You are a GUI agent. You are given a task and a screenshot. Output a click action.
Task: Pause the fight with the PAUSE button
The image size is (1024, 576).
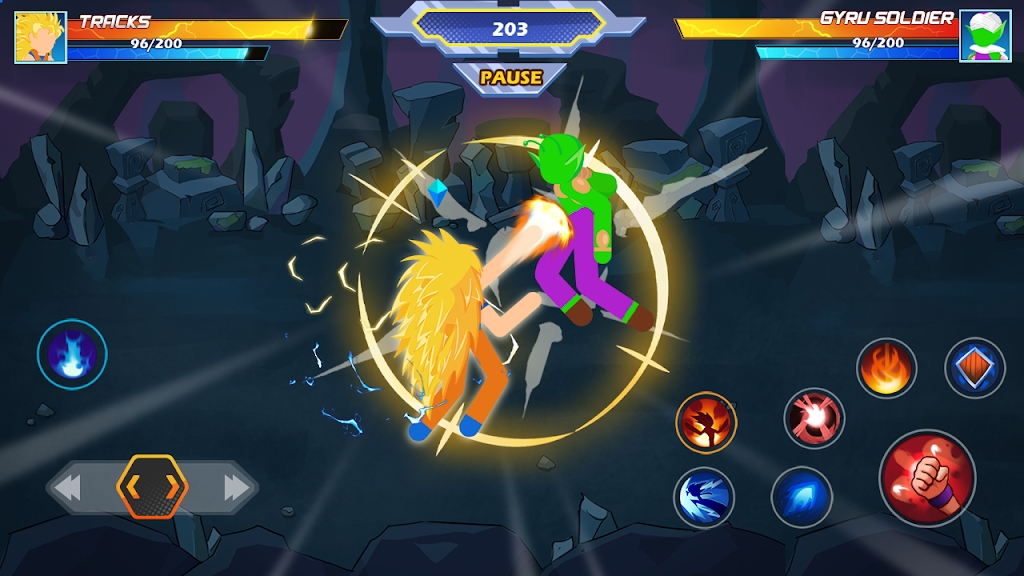point(510,77)
